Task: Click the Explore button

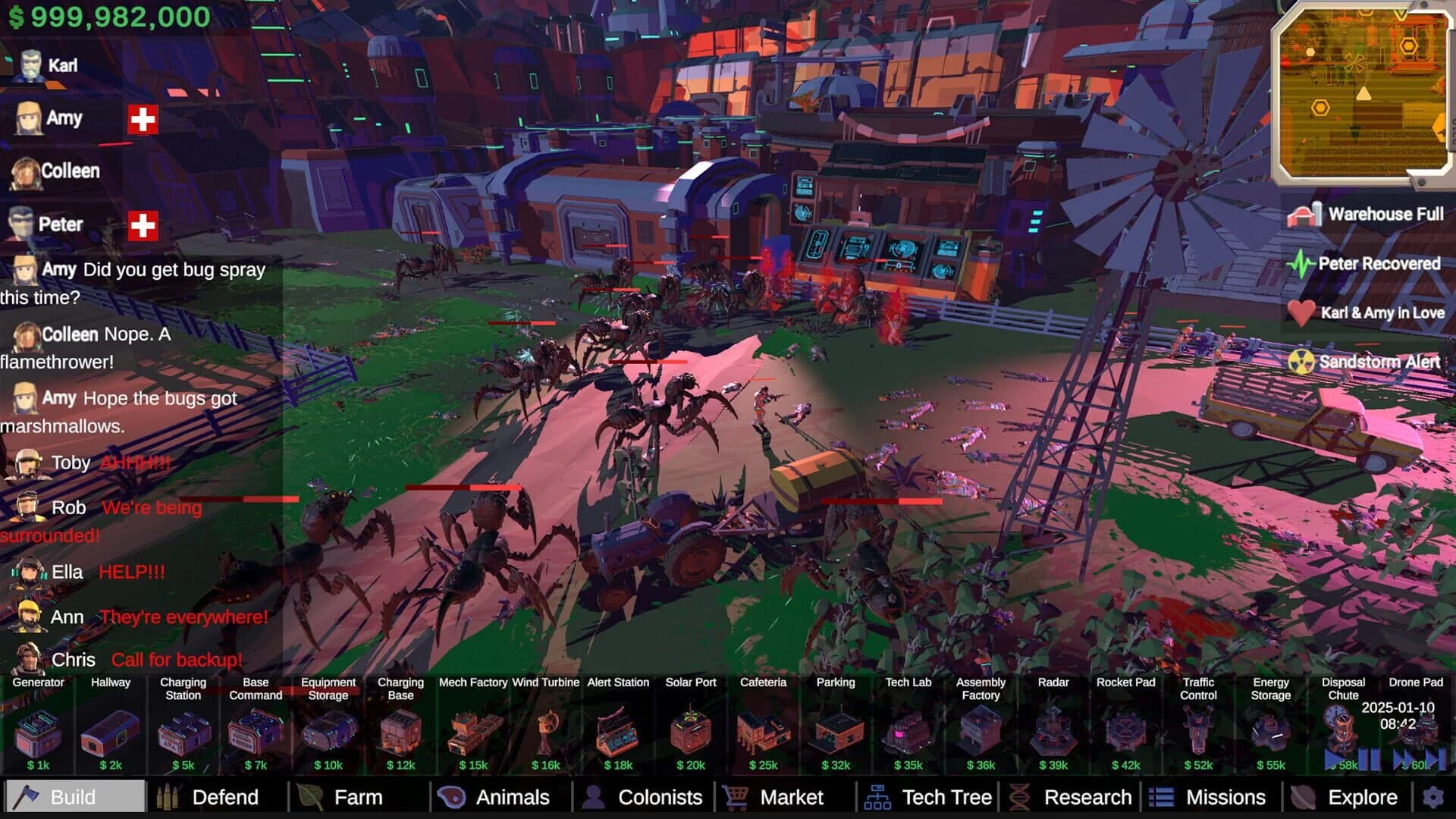Action: [x=1362, y=797]
